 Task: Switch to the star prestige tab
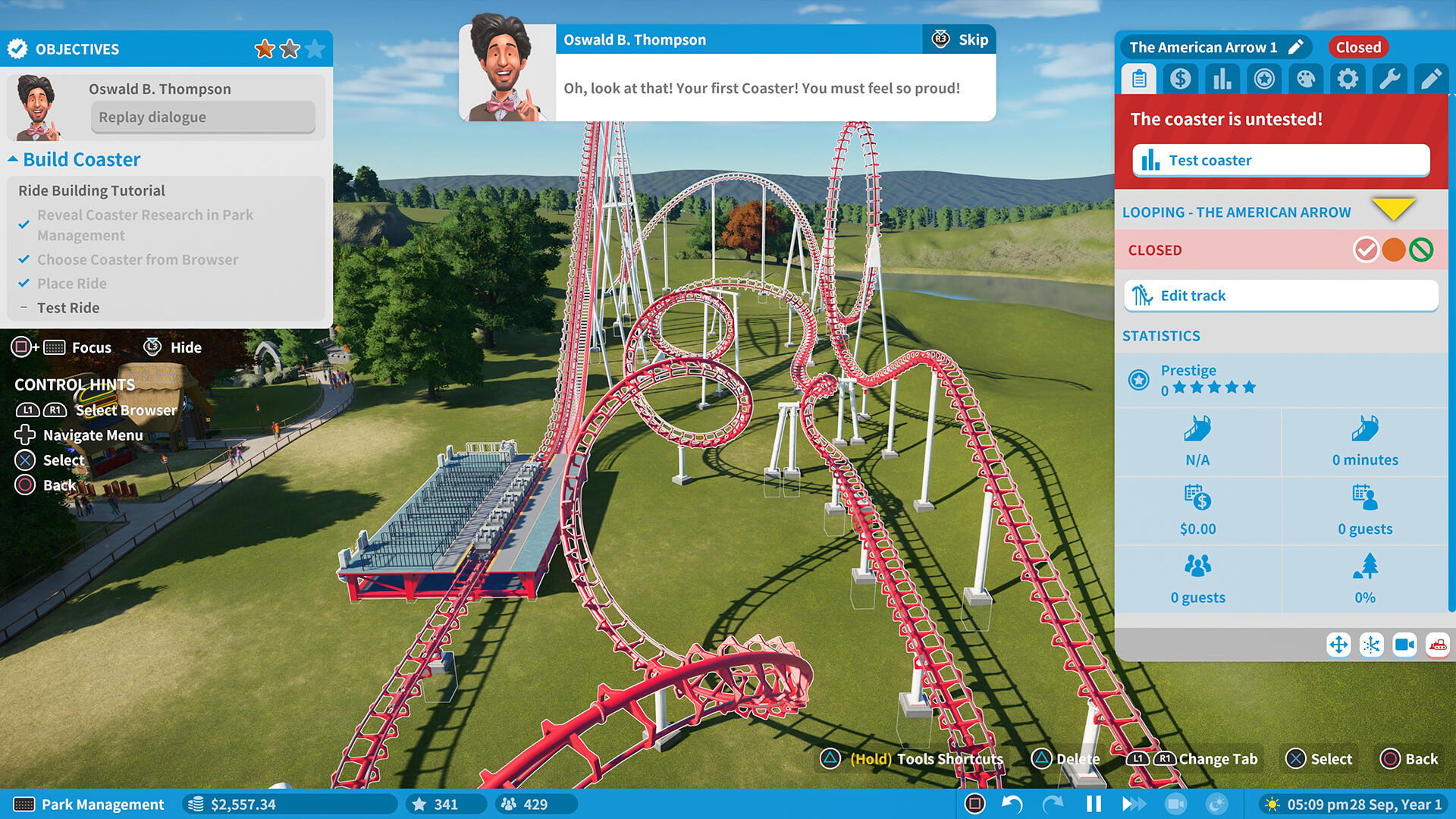[x=1263, y=78]
